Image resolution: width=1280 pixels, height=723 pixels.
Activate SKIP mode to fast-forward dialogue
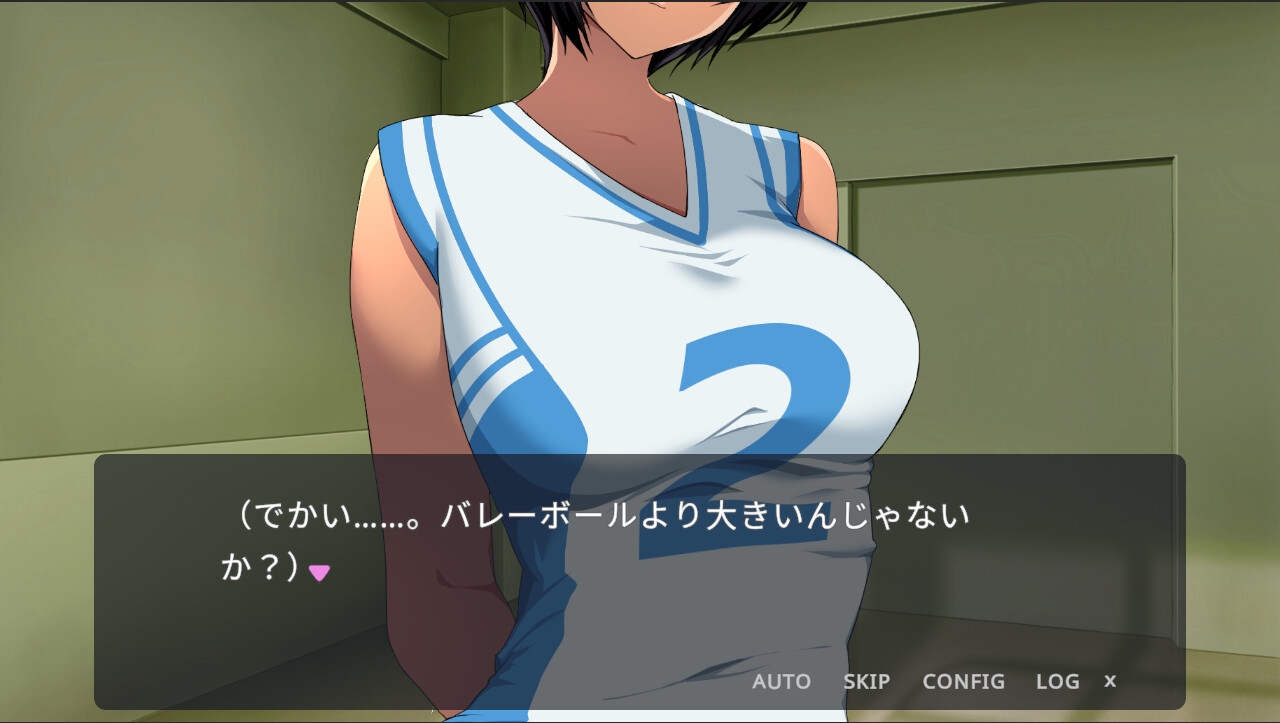coord(866,682)
